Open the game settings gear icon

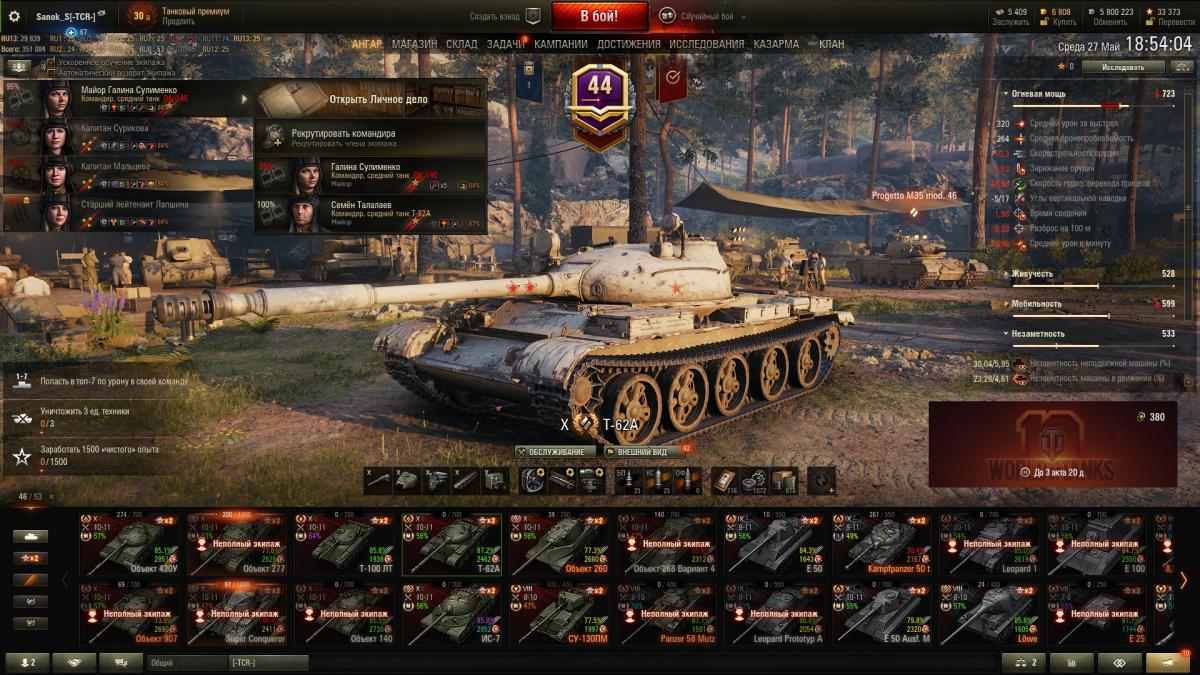click(x=14, y=16)
